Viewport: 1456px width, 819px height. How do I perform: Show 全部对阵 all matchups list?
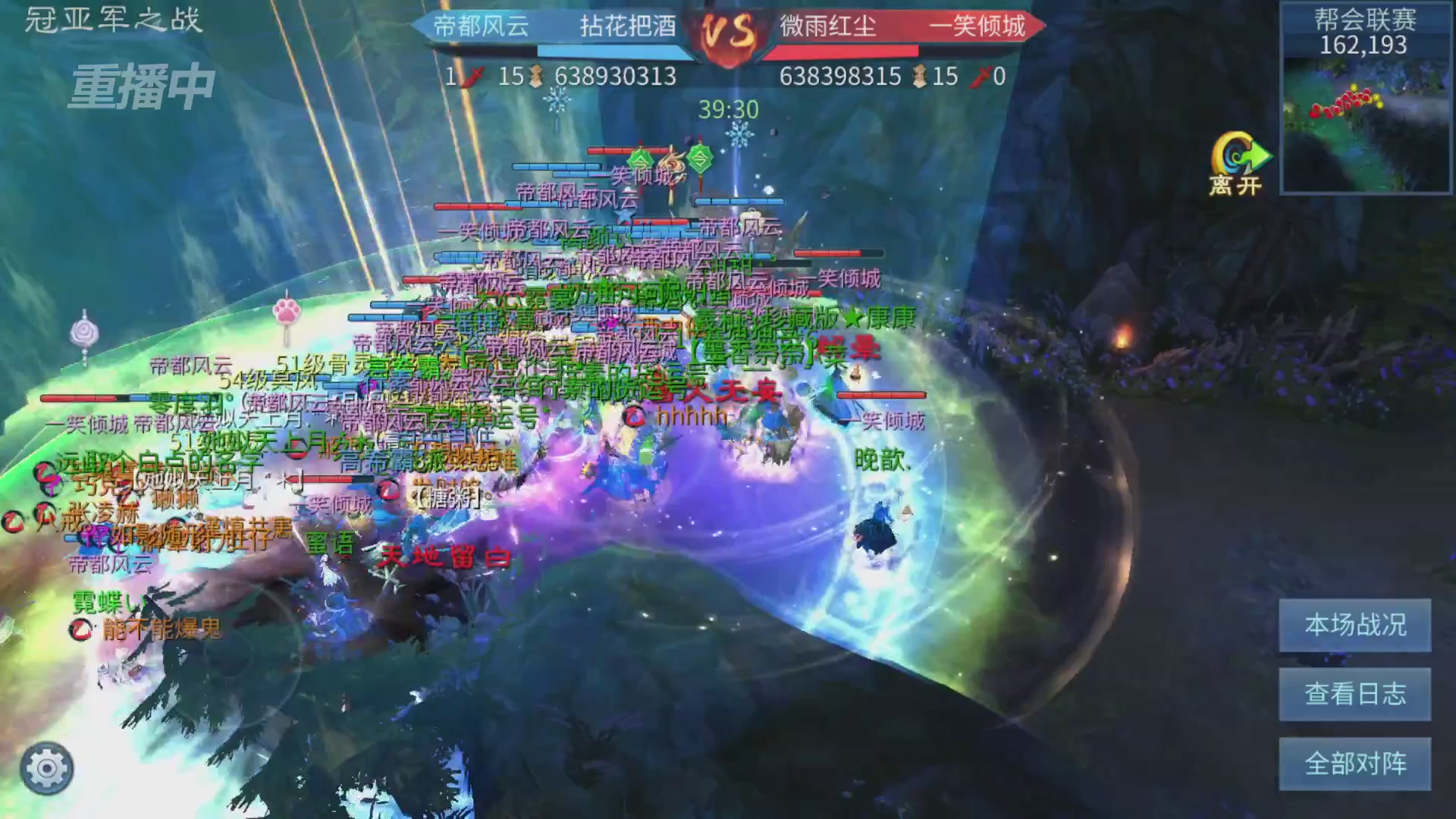point(1354,763)
